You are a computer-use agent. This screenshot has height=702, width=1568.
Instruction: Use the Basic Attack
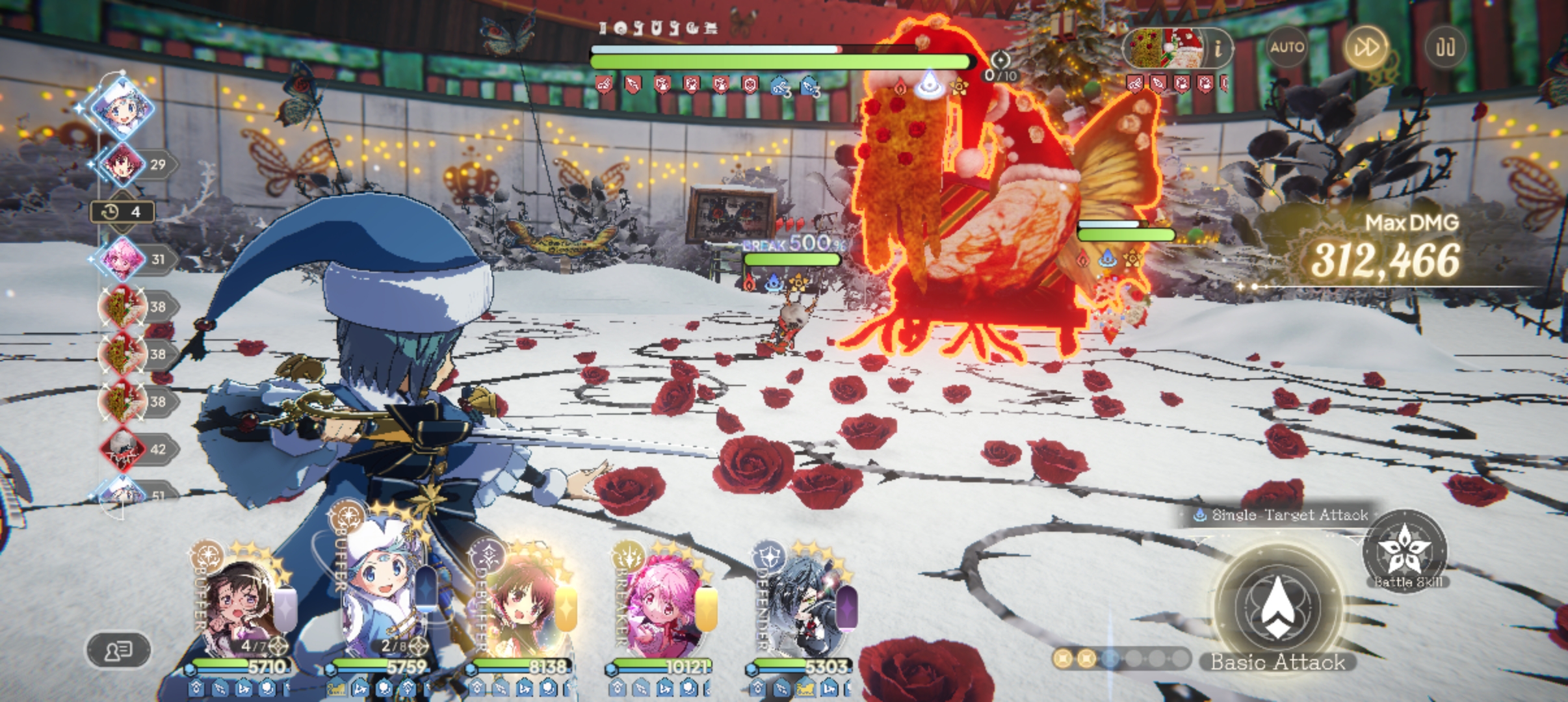click(1277, 608)
